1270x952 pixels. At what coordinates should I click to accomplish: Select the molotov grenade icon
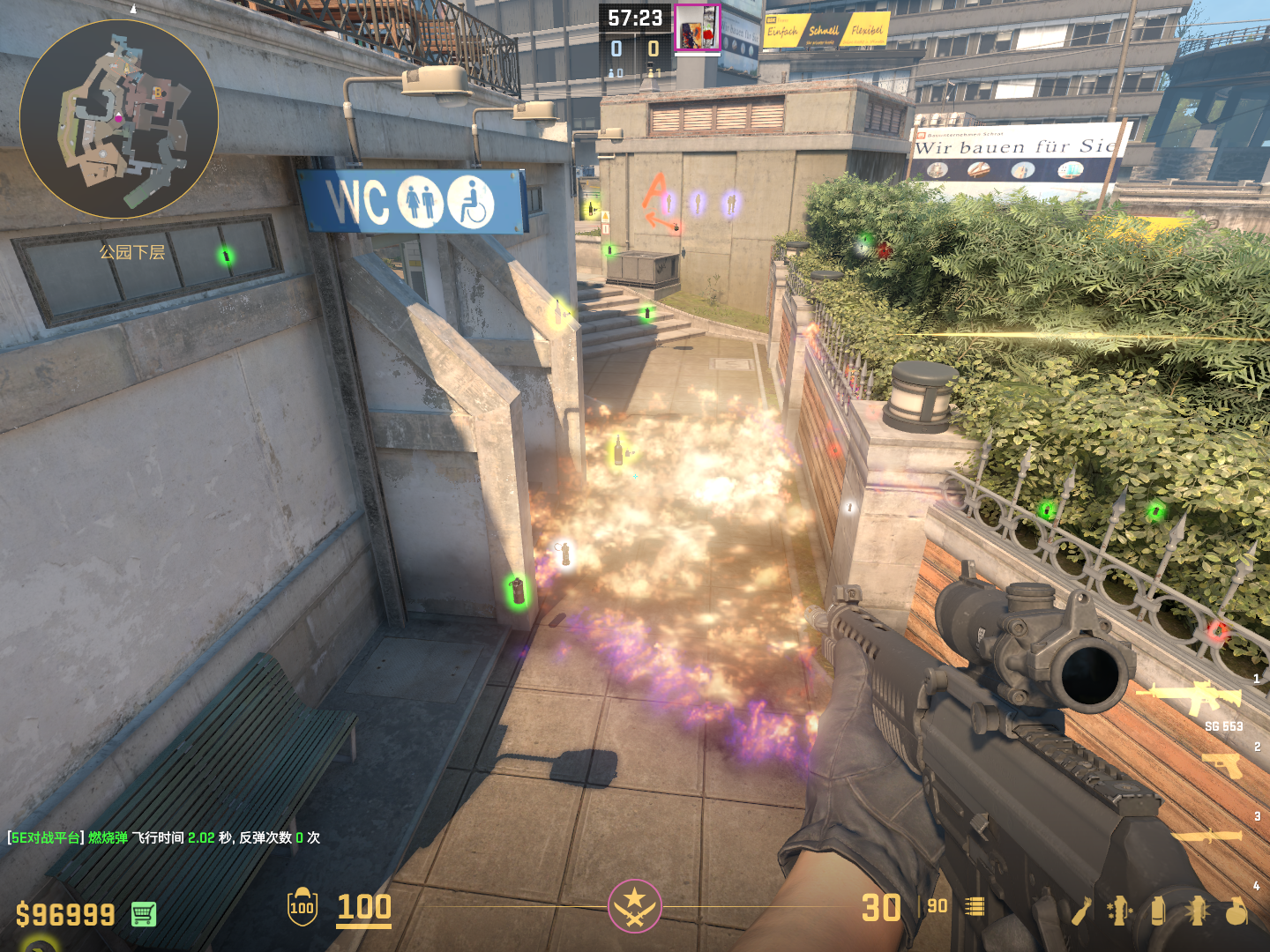coord(1081,911)
